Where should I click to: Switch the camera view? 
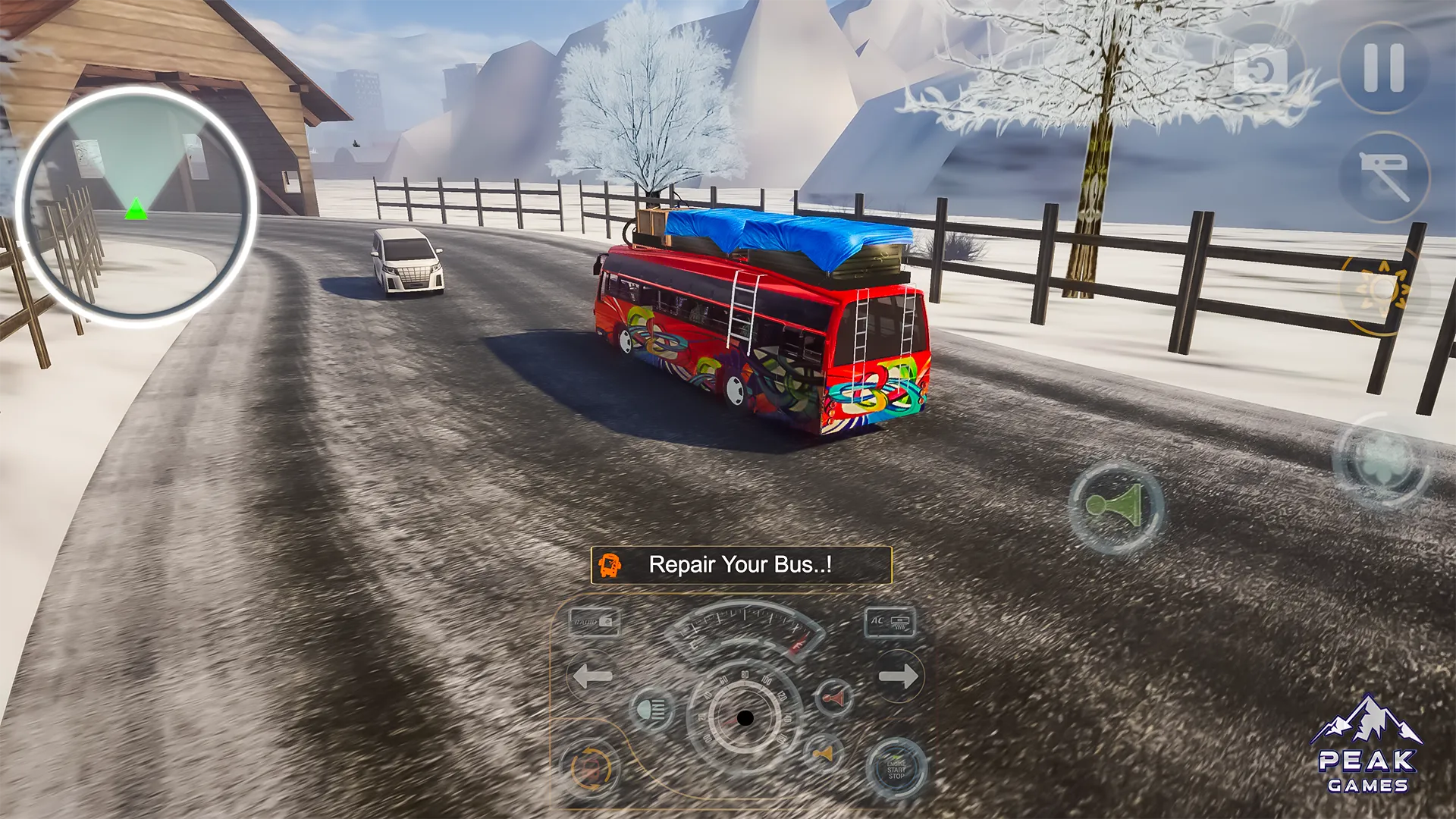(x=1261, y=71)
